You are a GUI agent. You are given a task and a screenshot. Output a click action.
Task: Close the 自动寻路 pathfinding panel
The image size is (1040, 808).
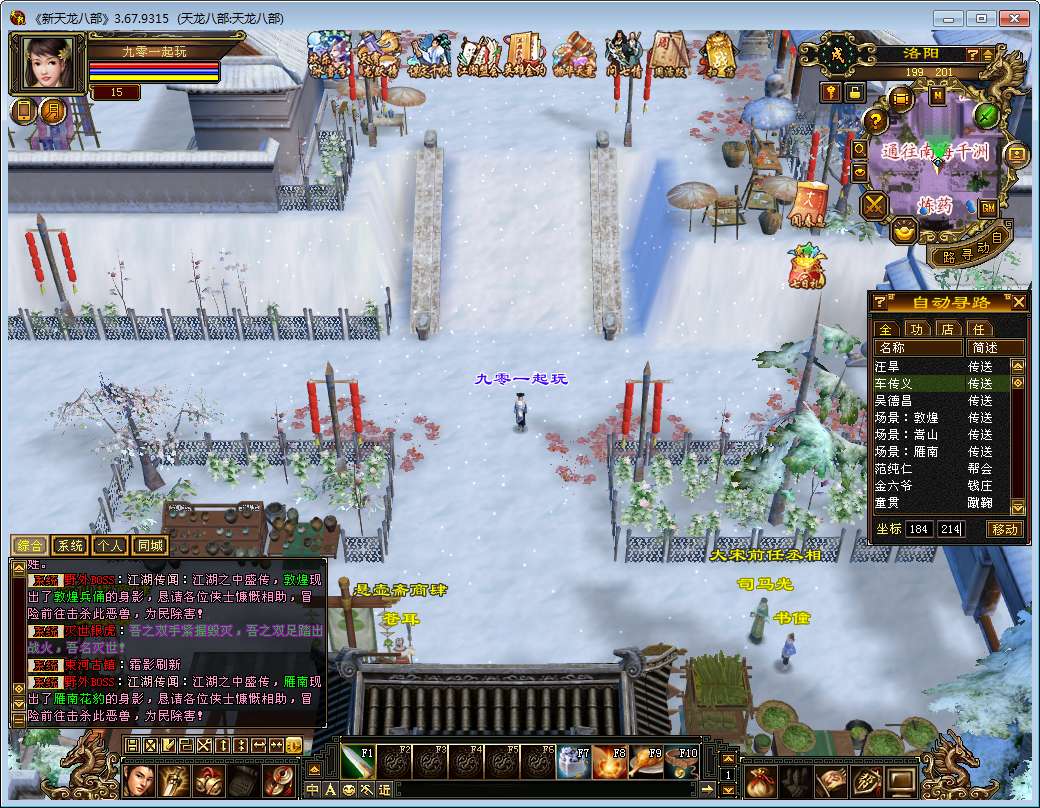point(1019,302)
